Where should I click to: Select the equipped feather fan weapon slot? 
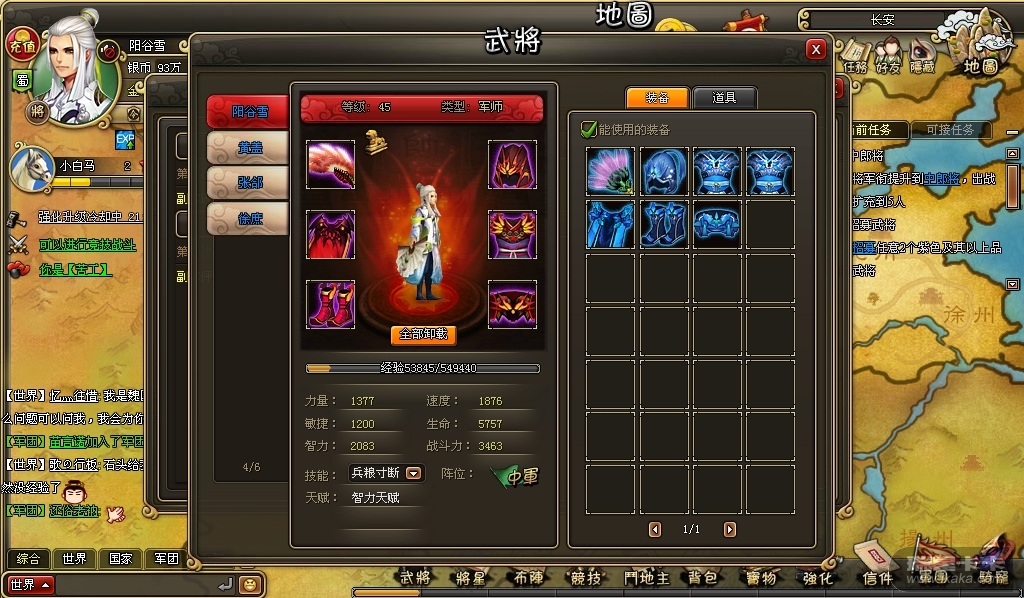pyautogui.click(x=330, y=164)
